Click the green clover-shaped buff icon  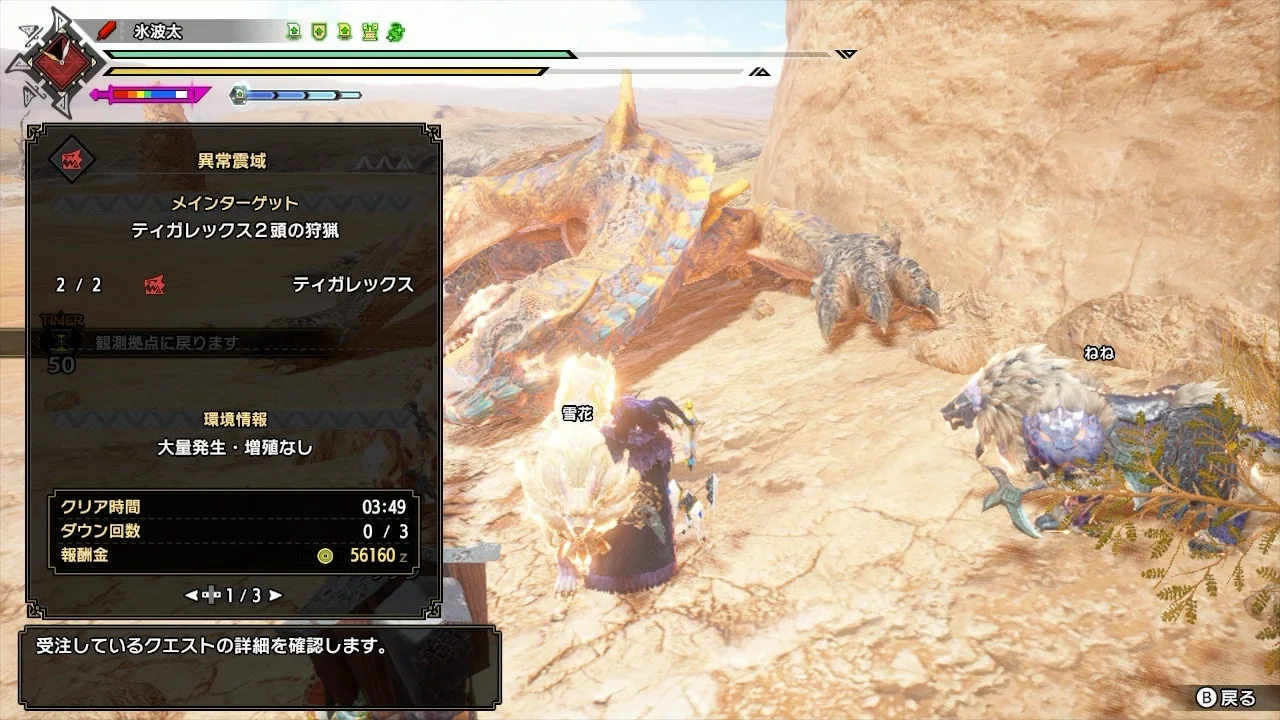tap(395, 32)
